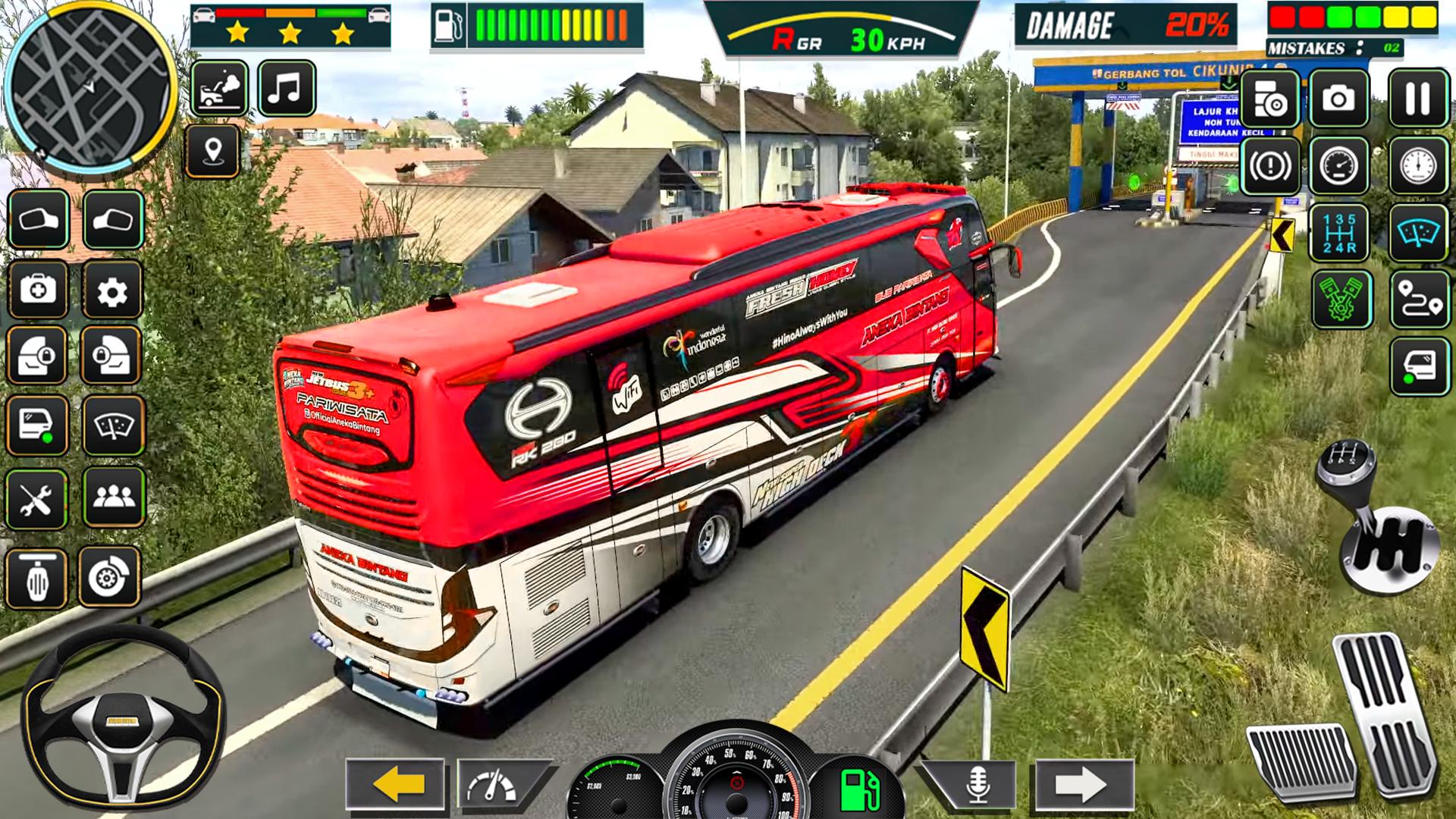Image resolution: width=1456 pixels, height=819 pixels.
Task: Toggle the music note button
Action: click(x=286, y=89)
